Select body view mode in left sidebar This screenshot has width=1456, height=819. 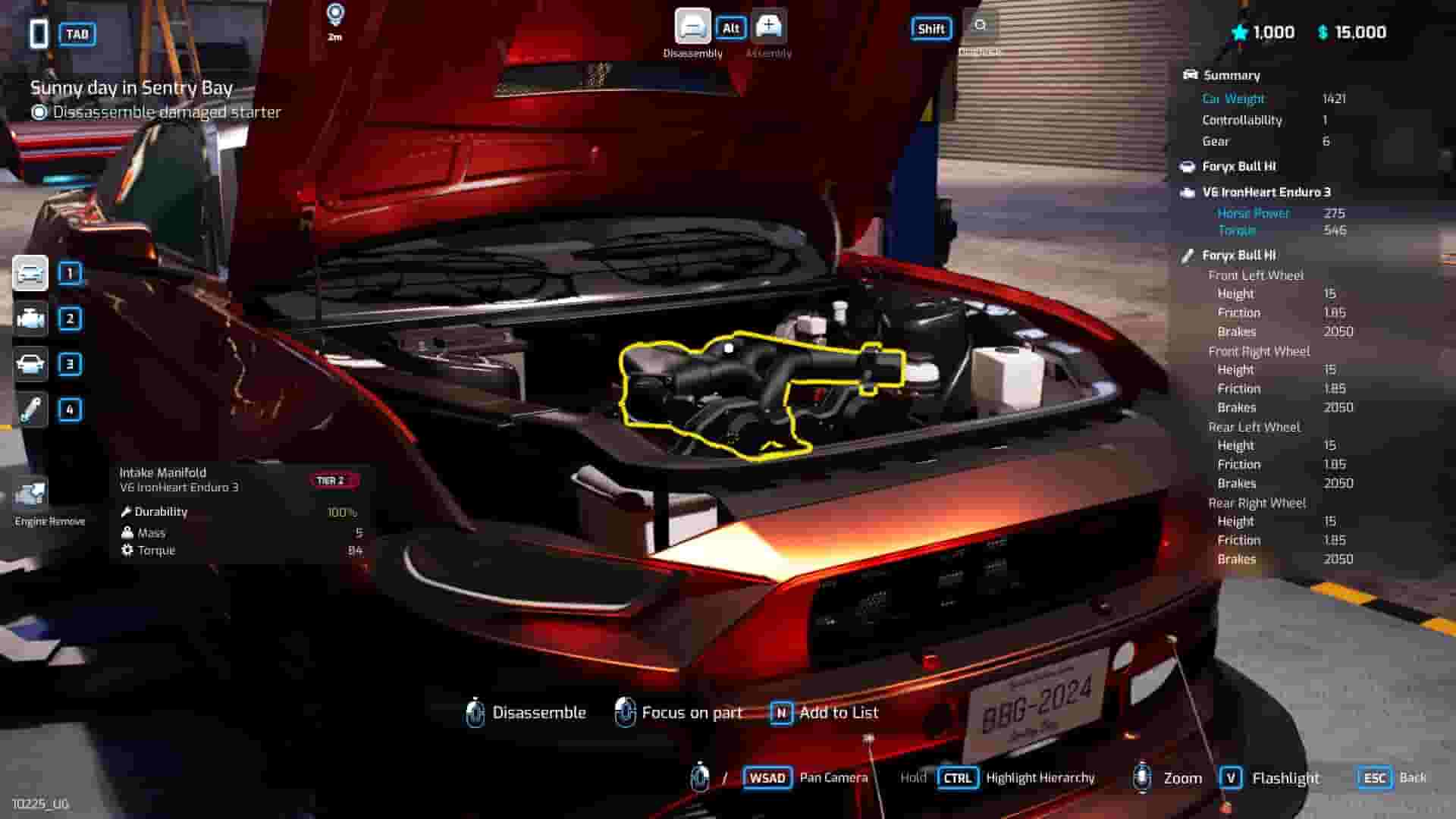[x=30, y=364]
